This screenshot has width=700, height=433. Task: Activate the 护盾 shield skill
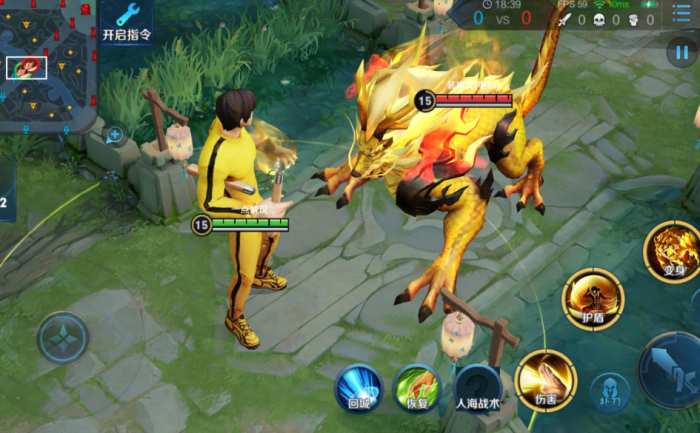(x=592, y=298)
